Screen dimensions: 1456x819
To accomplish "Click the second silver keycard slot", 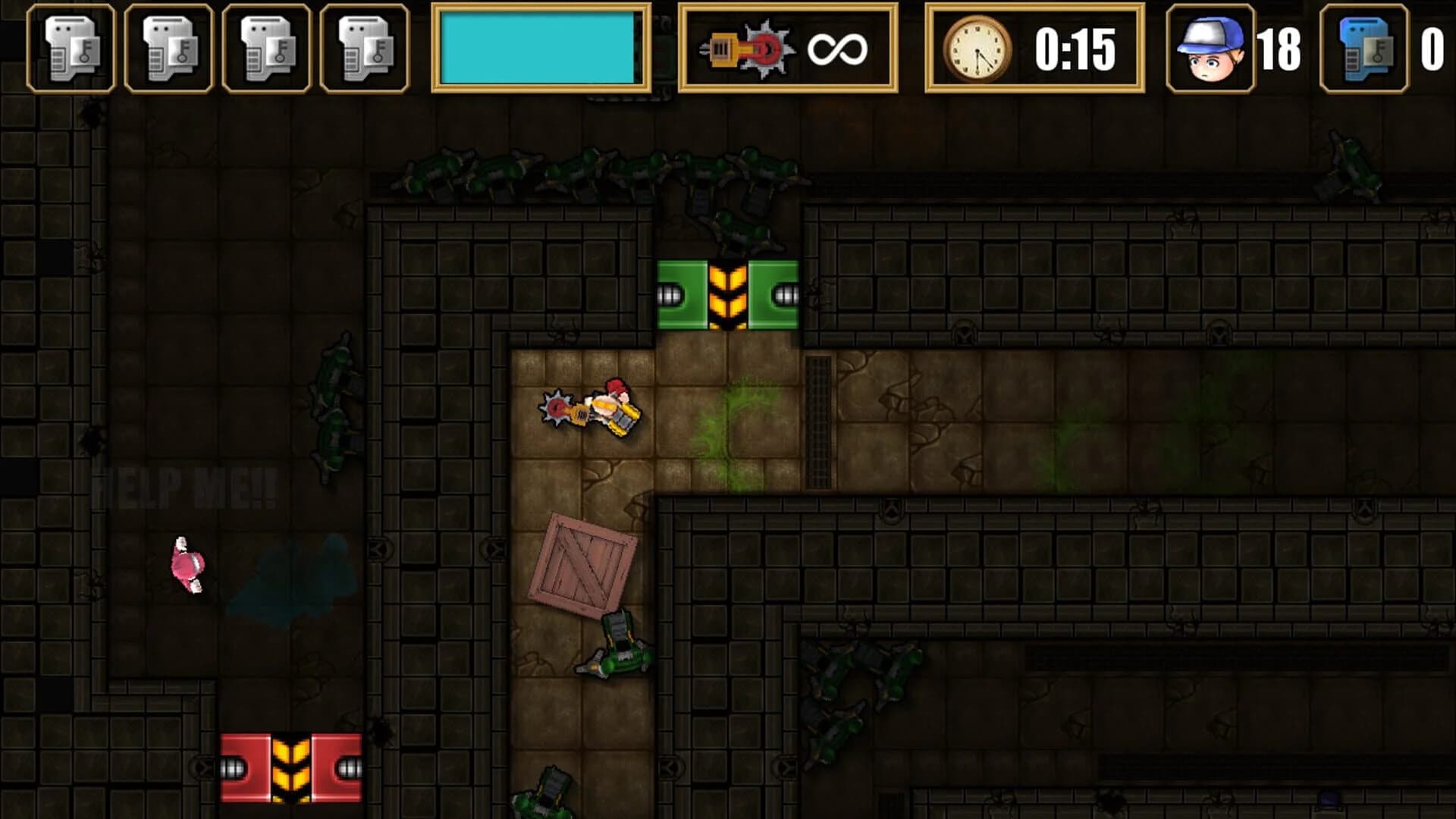I will [168, 49].
